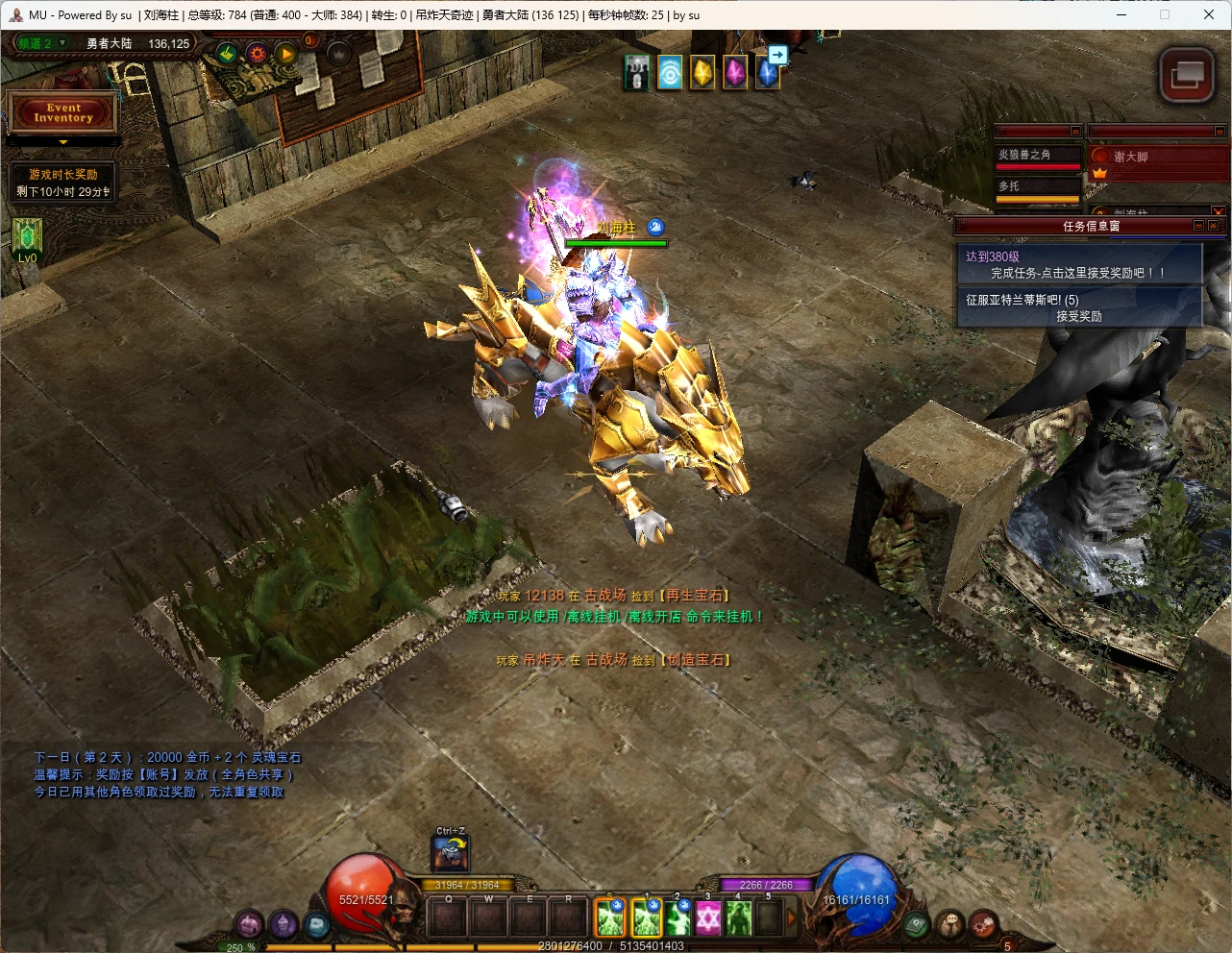
Task: Click the dark crown icon
Action: (x=338, y=54)
